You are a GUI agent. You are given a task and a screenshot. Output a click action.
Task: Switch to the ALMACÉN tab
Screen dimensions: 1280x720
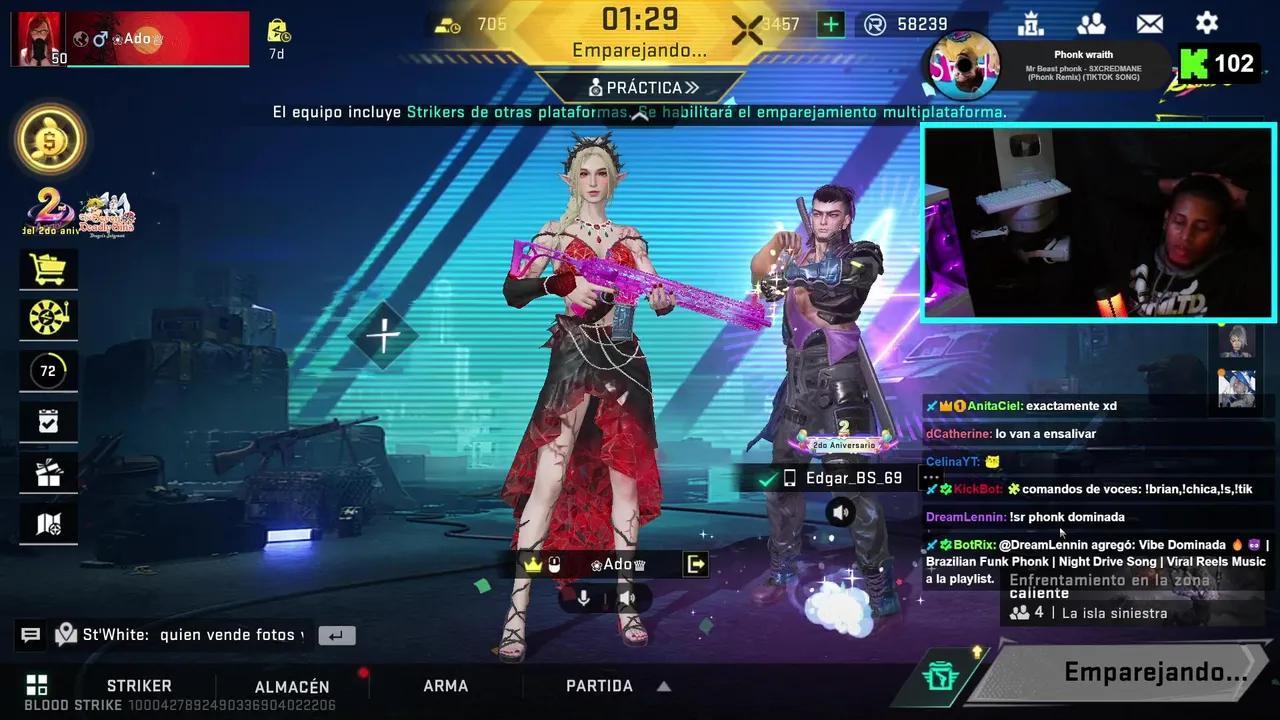(292, 686)
